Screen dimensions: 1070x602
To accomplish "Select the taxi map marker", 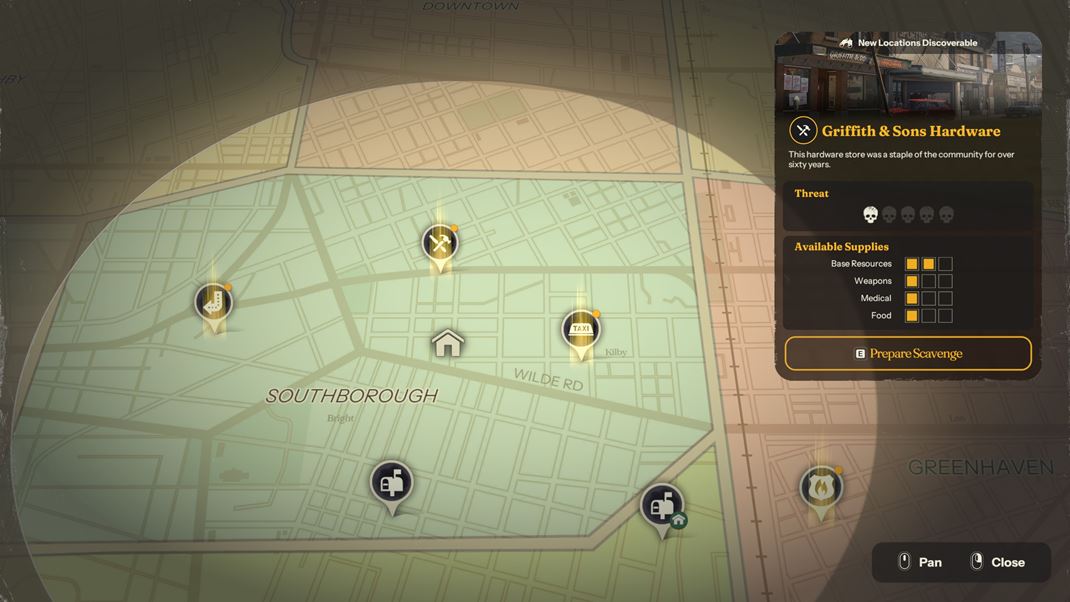I will pyautogui.click(x=581, y=329).
